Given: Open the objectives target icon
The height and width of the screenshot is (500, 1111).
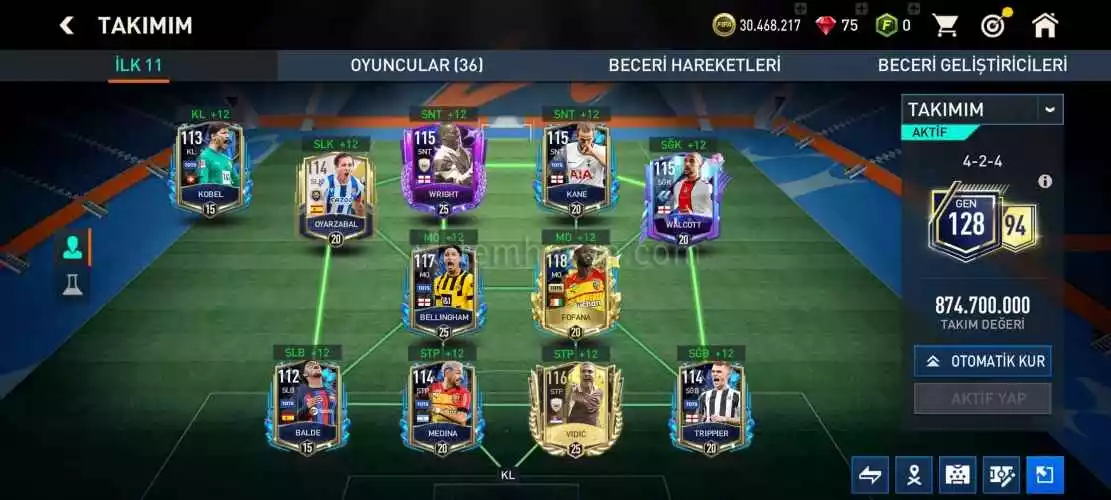Looking at the screenshot, I should coord(993,25).
